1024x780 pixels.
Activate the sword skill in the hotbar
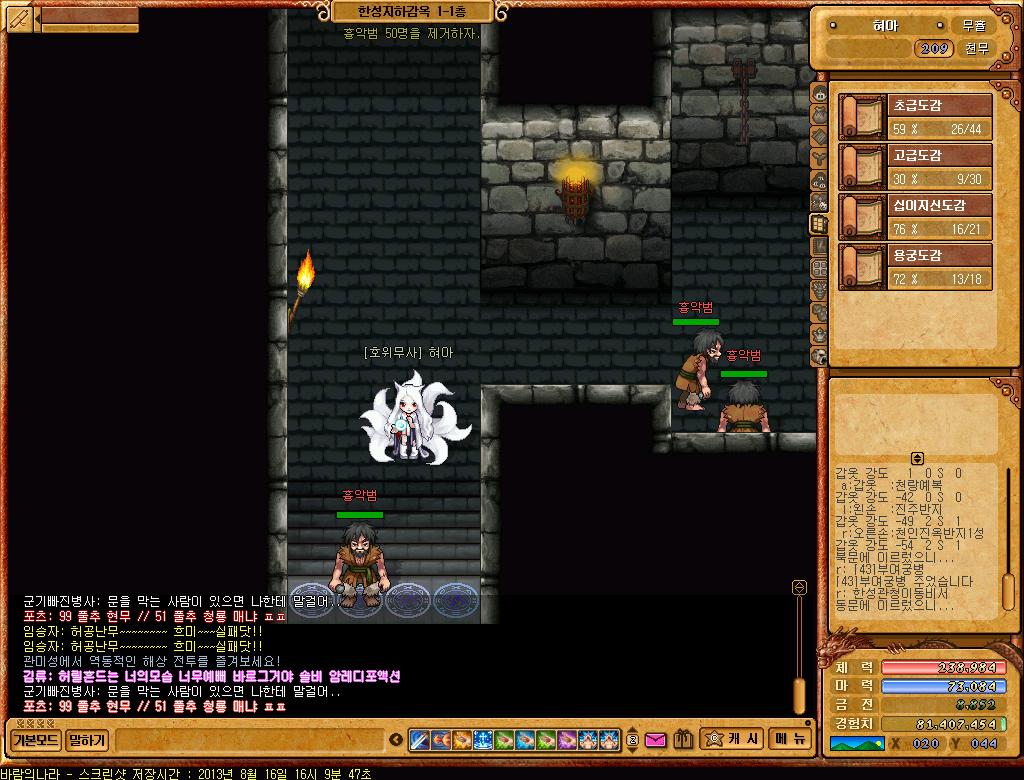pos(420,741)
